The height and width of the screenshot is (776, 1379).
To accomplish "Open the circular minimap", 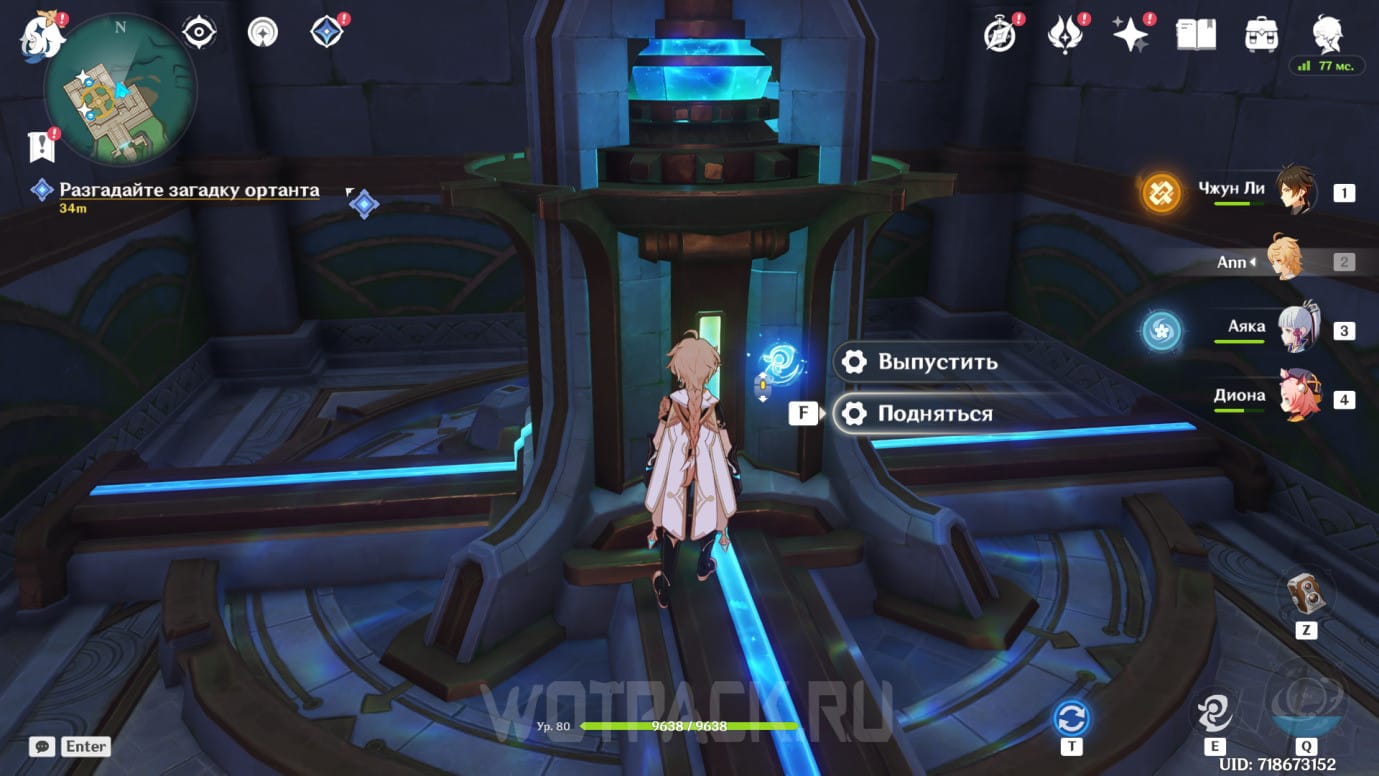I will pyautogui.click(x=120, y=90).
